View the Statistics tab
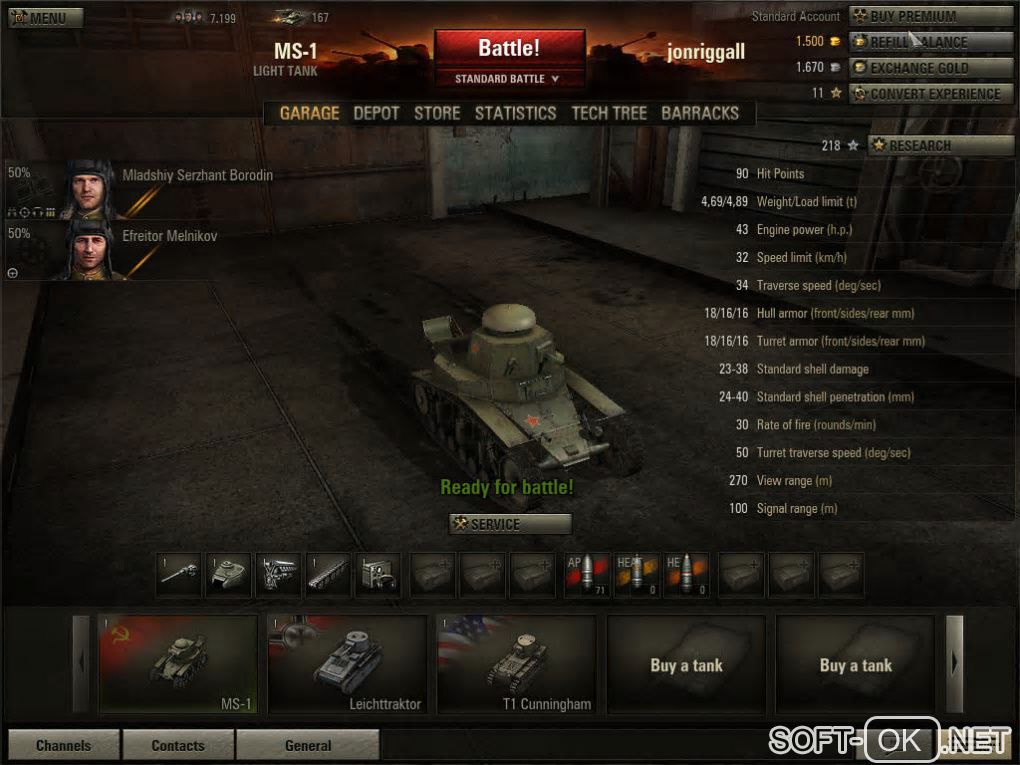 515,113
